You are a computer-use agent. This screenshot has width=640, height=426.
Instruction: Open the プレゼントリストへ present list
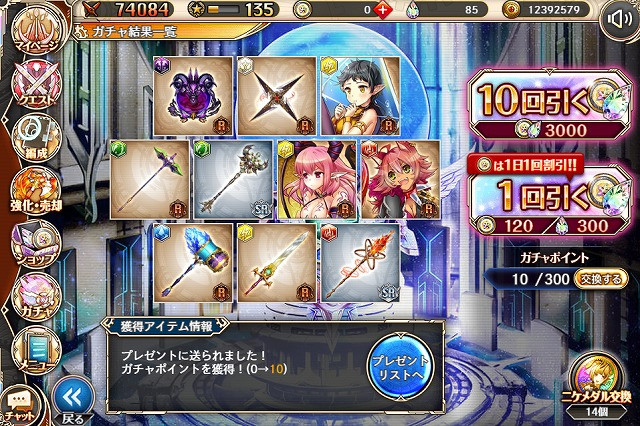pyautogui.click(x=399, y=366)
